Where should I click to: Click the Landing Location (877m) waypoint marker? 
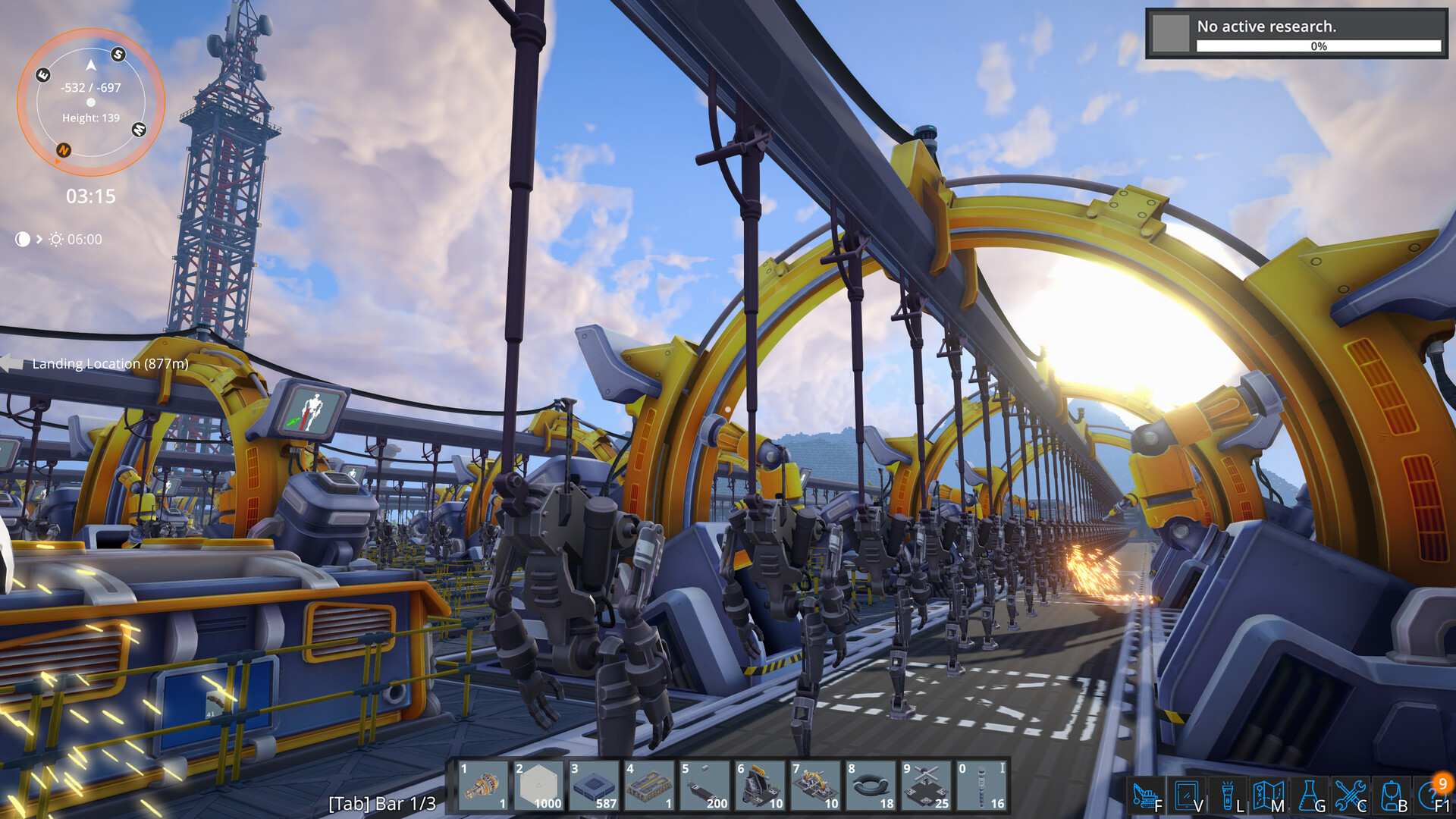(108, 363)
